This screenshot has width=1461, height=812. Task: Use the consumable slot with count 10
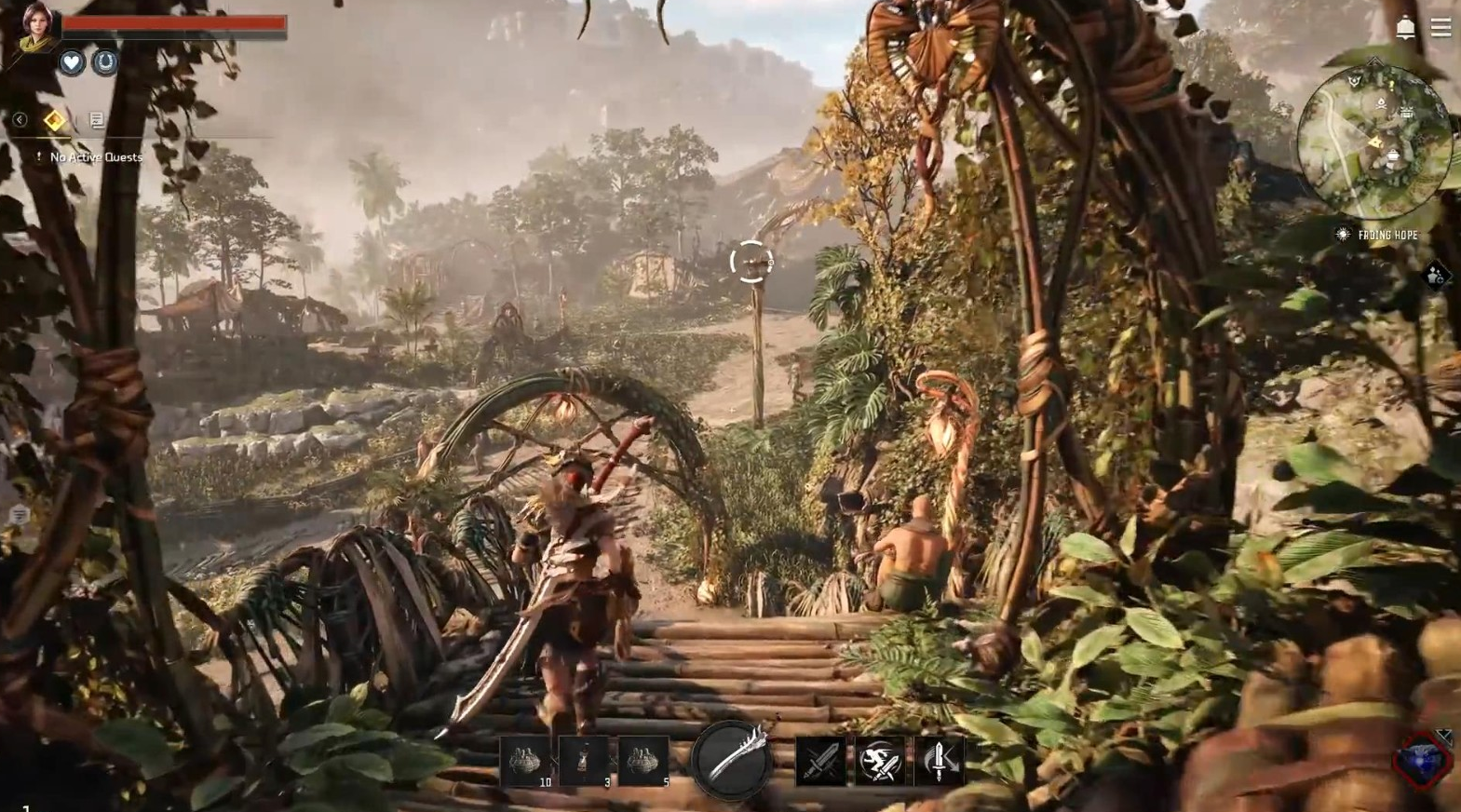click(527, 762)
